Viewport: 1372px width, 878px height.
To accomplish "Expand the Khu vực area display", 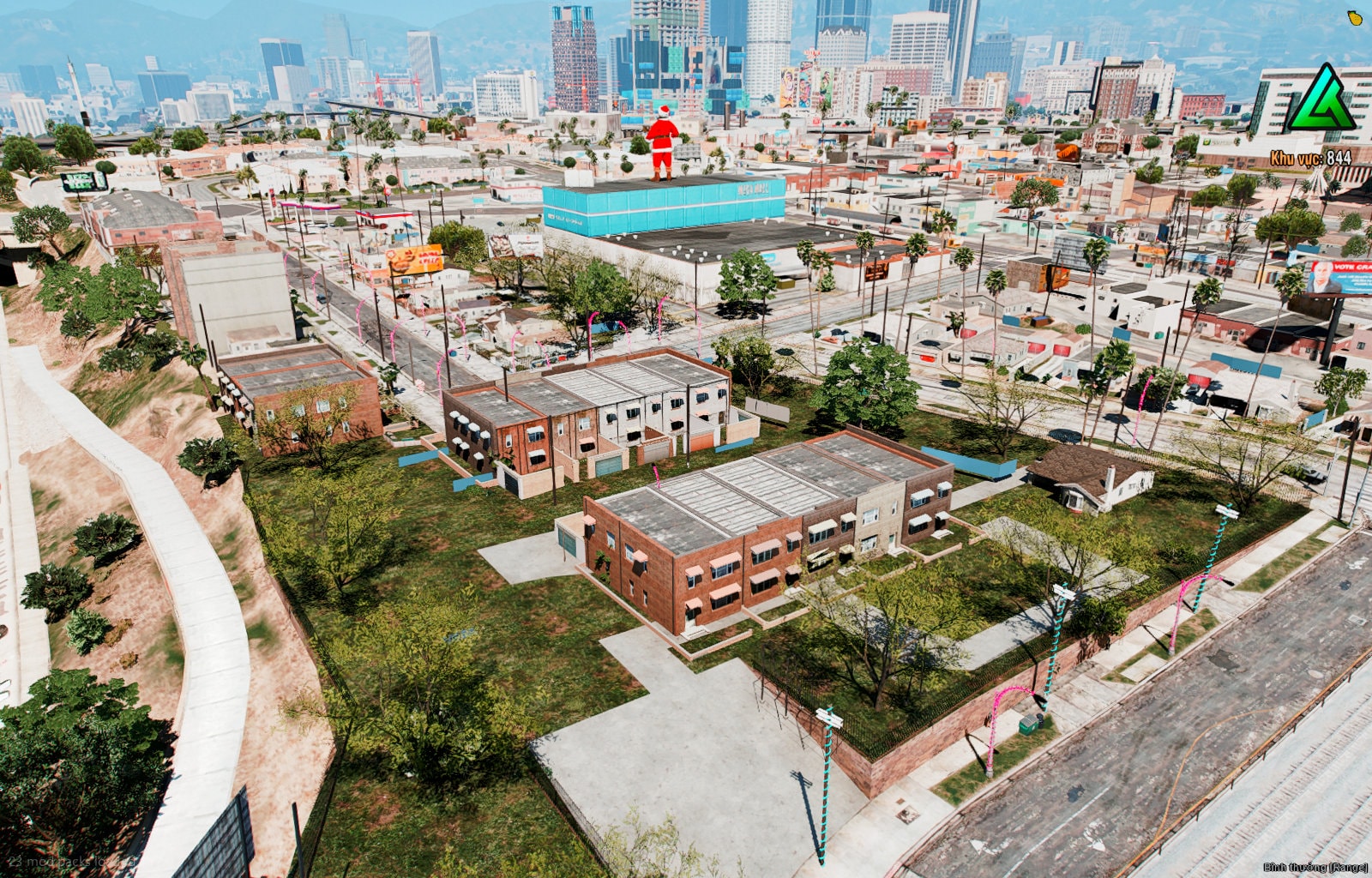I will (1295, 157).
